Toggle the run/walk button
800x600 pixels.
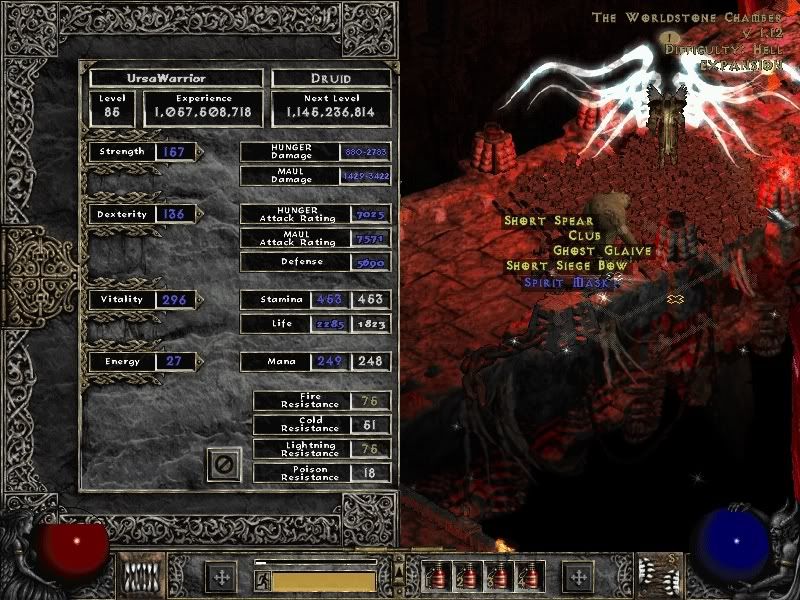click(x=263, y=580)
